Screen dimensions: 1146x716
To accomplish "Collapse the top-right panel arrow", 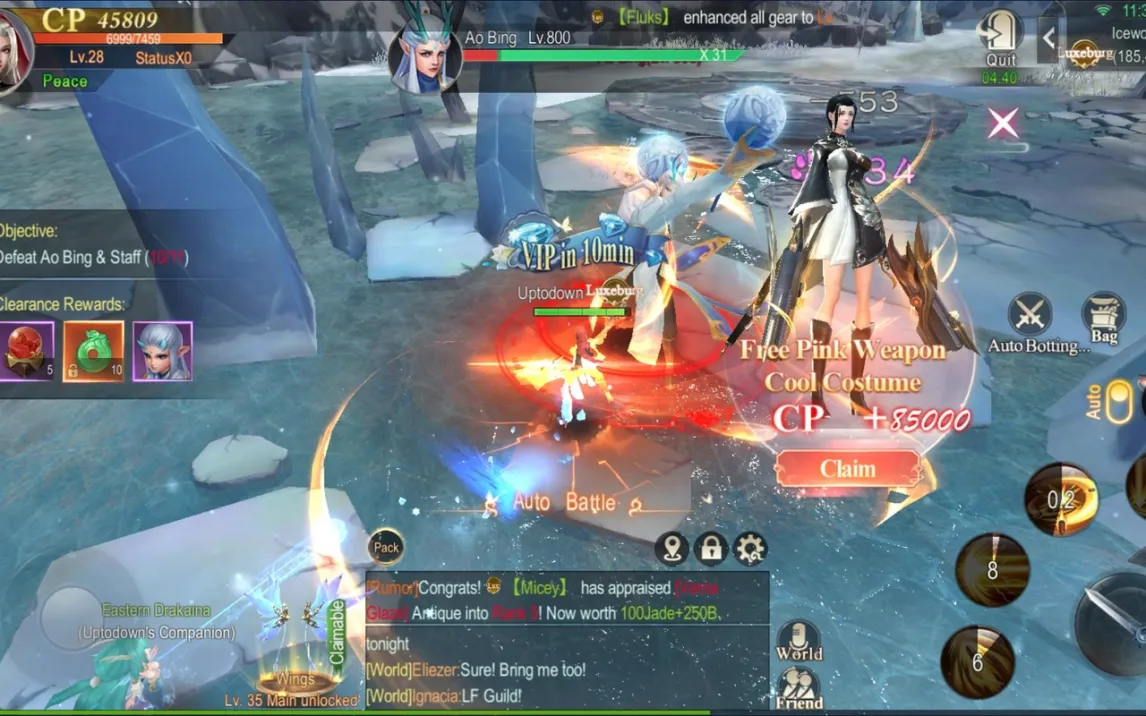I will pyautogui.click(x=1048, y=39).
